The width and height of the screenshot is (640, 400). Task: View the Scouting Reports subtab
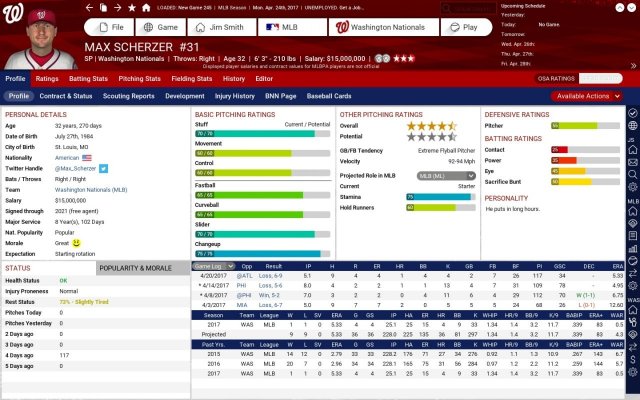pyautogui.click(x=129, y=96)
